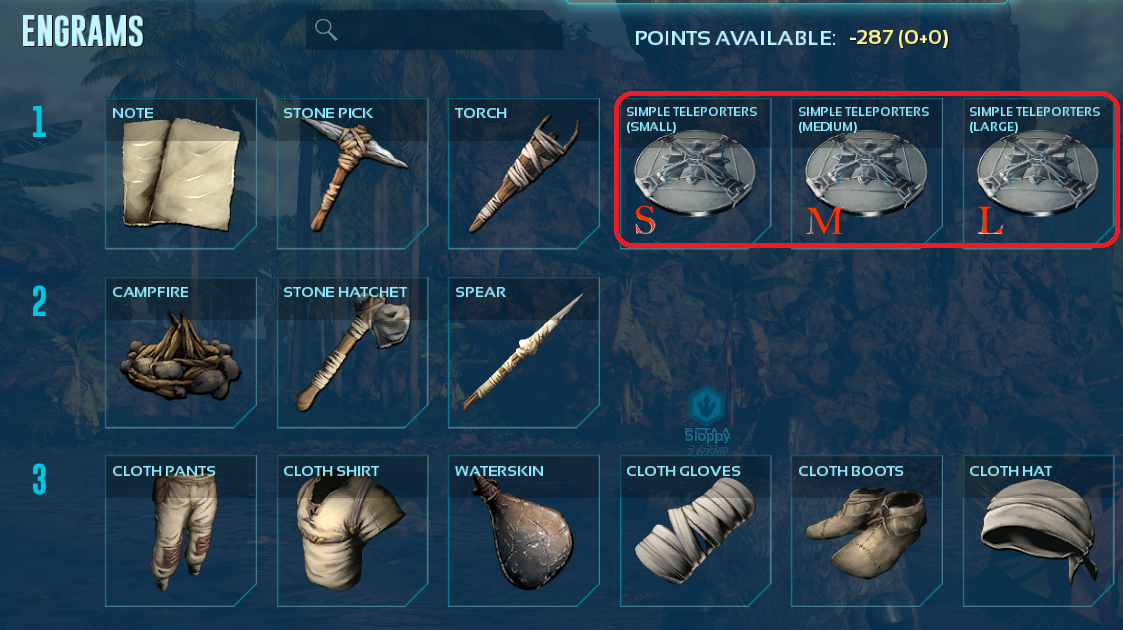Click the Cloth Boots engram
Viewport: 1123px width, 630px height.
tap(866, 531)
